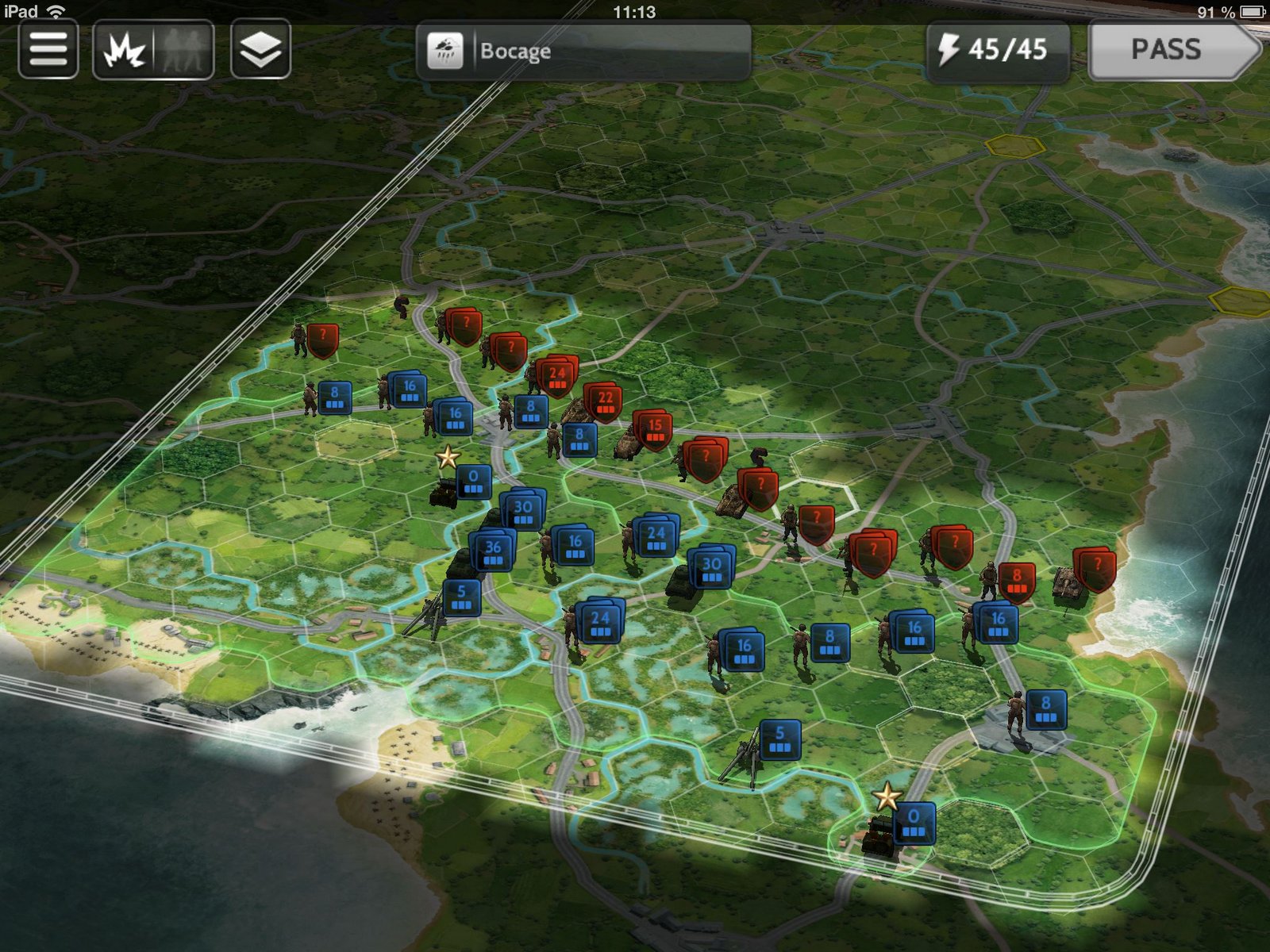Target the red enemy unit marked 24
Viewport: 1270px width, 952px height.
[558, 376]
